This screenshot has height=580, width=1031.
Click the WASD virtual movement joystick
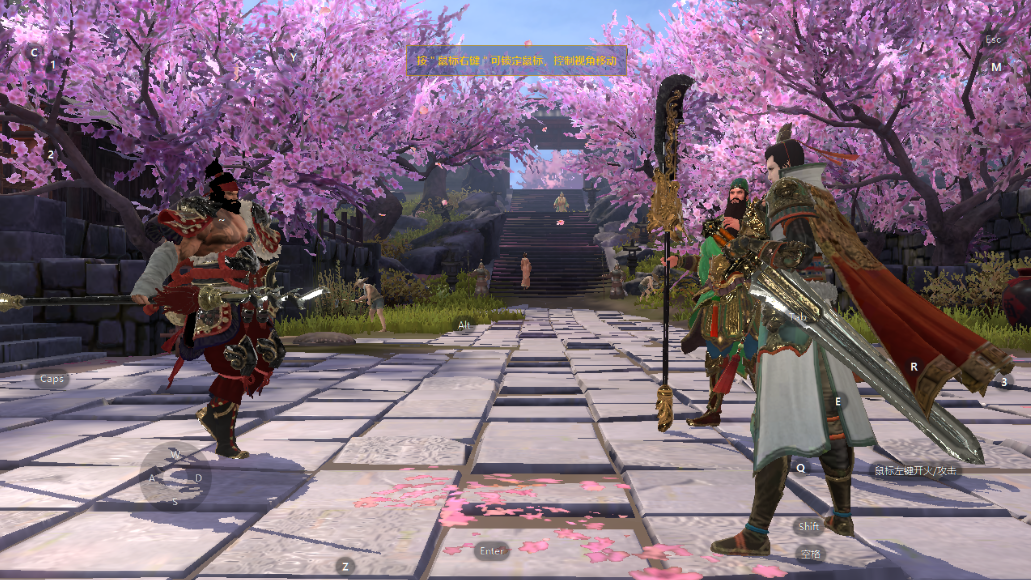(x=175, y=477)
